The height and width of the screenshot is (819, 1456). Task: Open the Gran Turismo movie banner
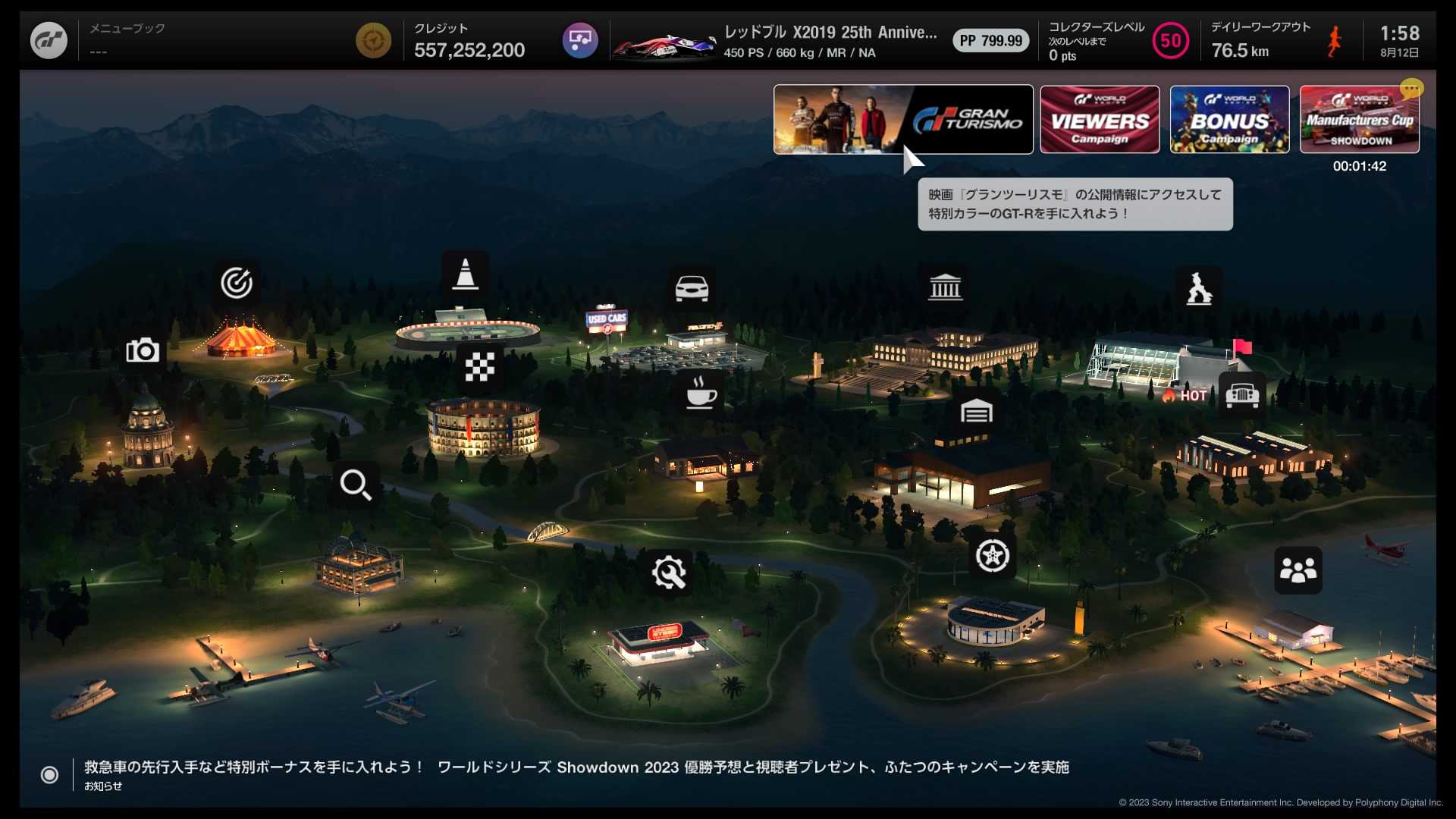[902, 120]
